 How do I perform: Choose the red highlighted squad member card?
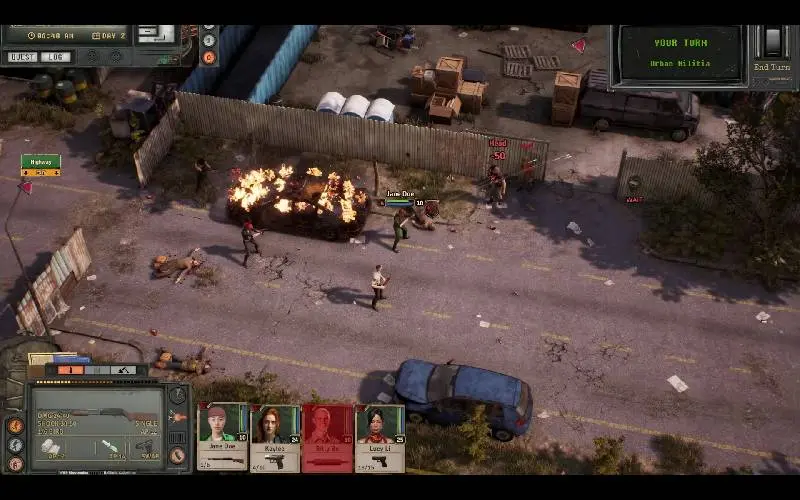coord(327,436)
